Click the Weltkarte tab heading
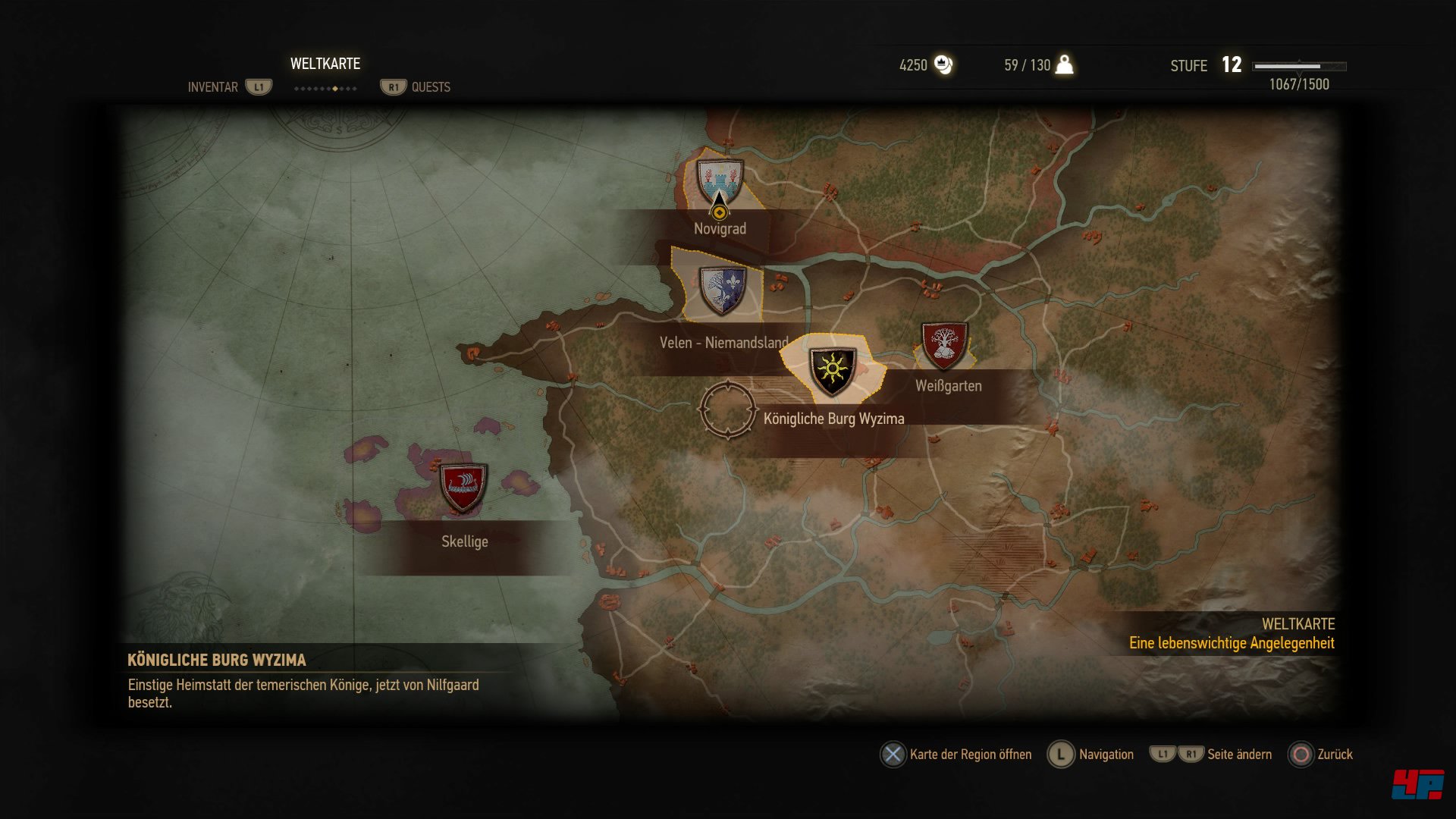1456x819 pixels. click(x=325, y=64)
